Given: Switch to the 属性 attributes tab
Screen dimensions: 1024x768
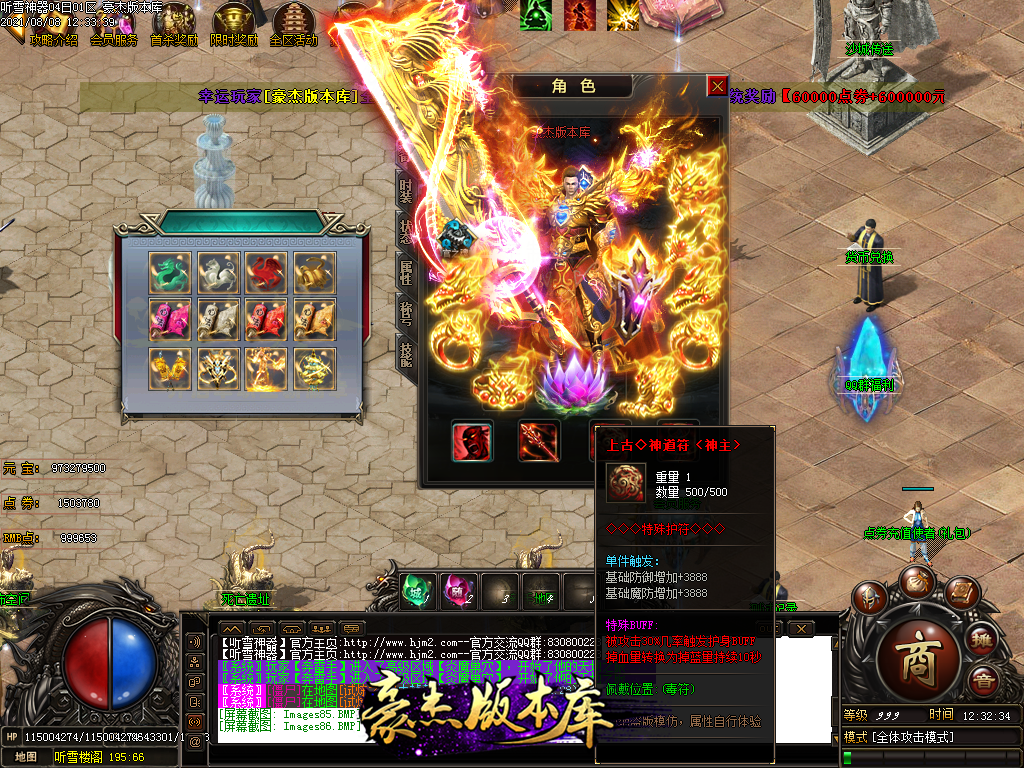Looking at the screenshot, I should pyautogui.click(x=406, y=271).
